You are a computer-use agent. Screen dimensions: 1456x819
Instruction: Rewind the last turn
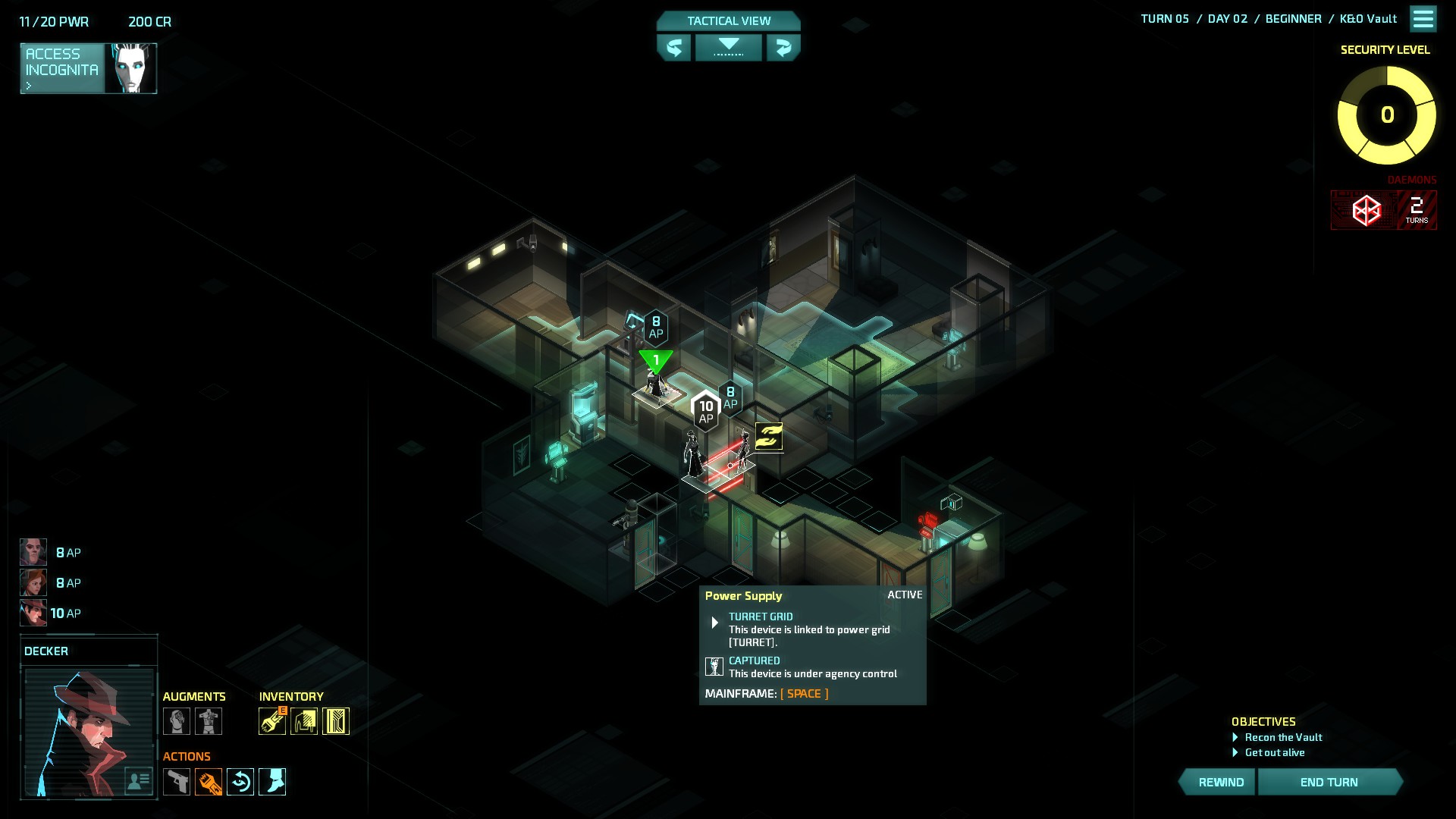[1219, 782]
